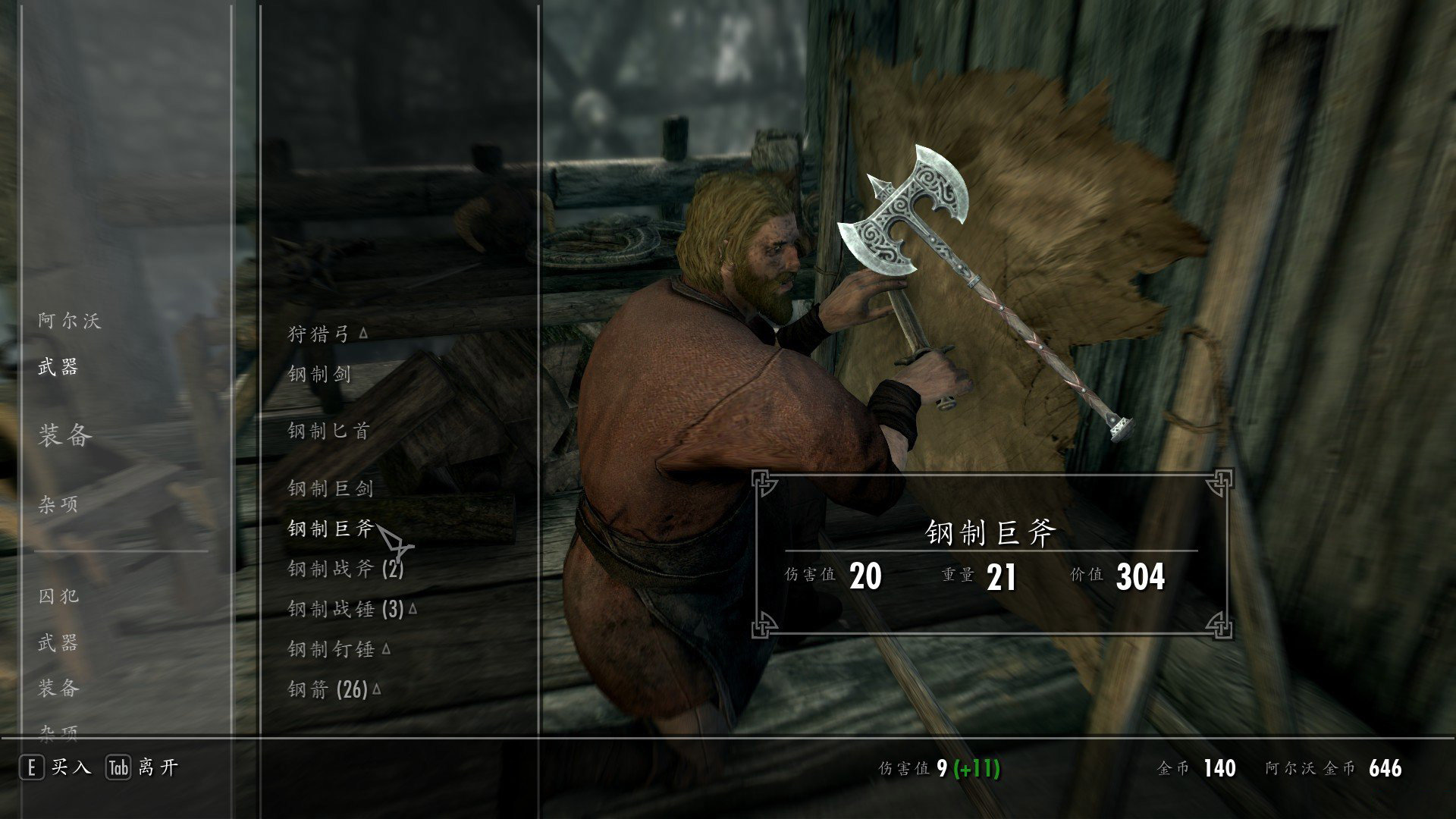Select the 钢制战斧 (2) stack

pyautogui.click(x=345, y=569)
